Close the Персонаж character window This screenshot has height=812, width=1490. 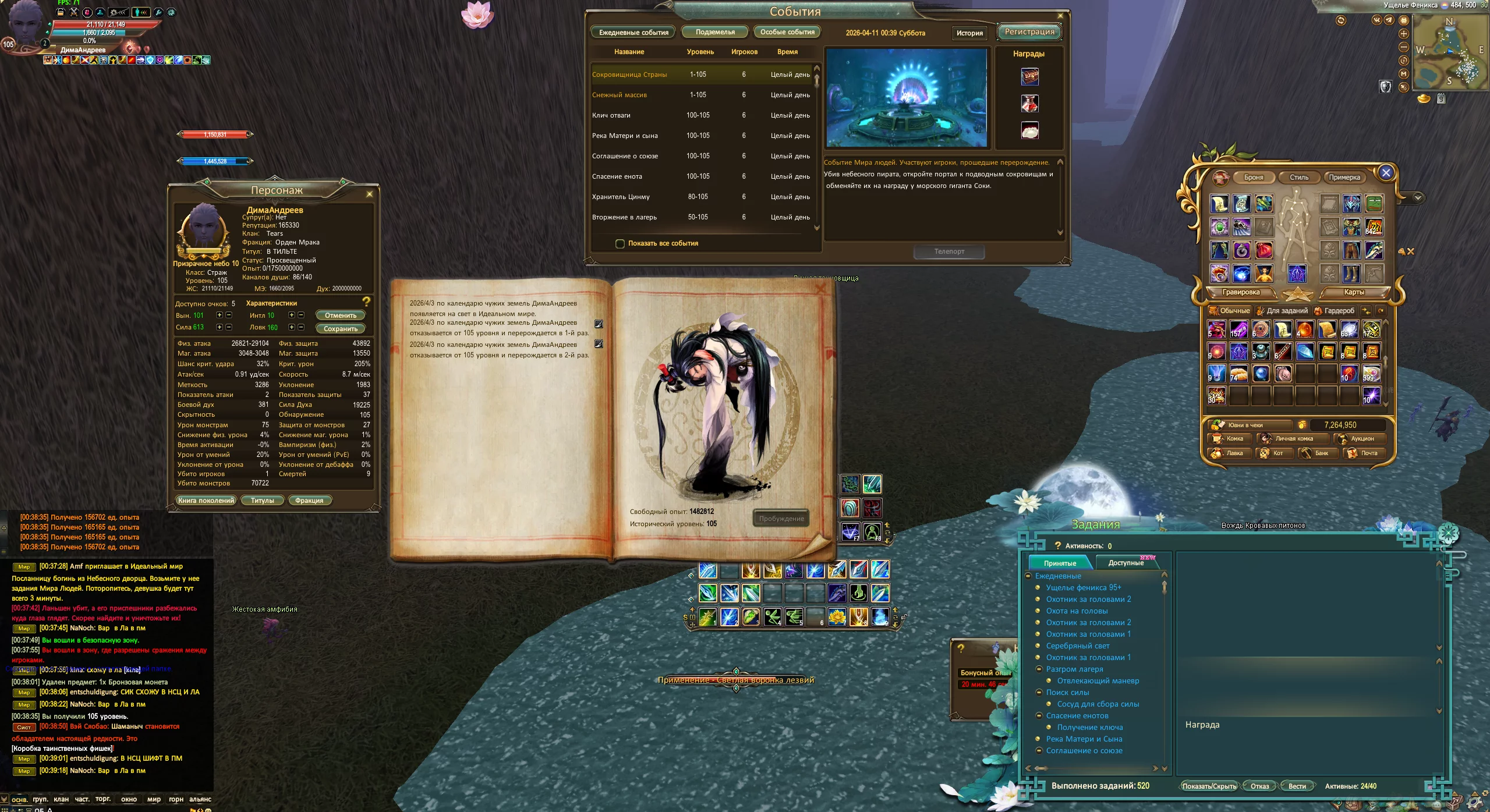click(x=369, y=194)
